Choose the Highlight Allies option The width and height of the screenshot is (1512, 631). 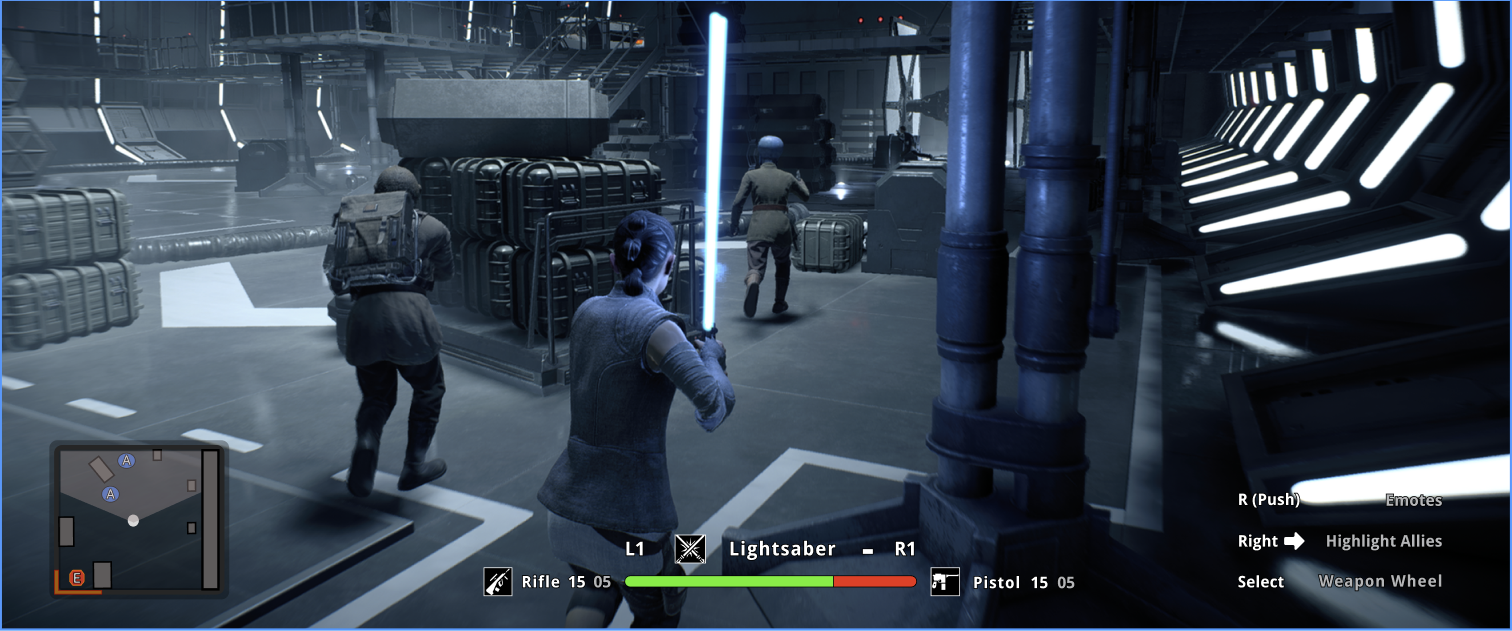(x=1383, y=541)
